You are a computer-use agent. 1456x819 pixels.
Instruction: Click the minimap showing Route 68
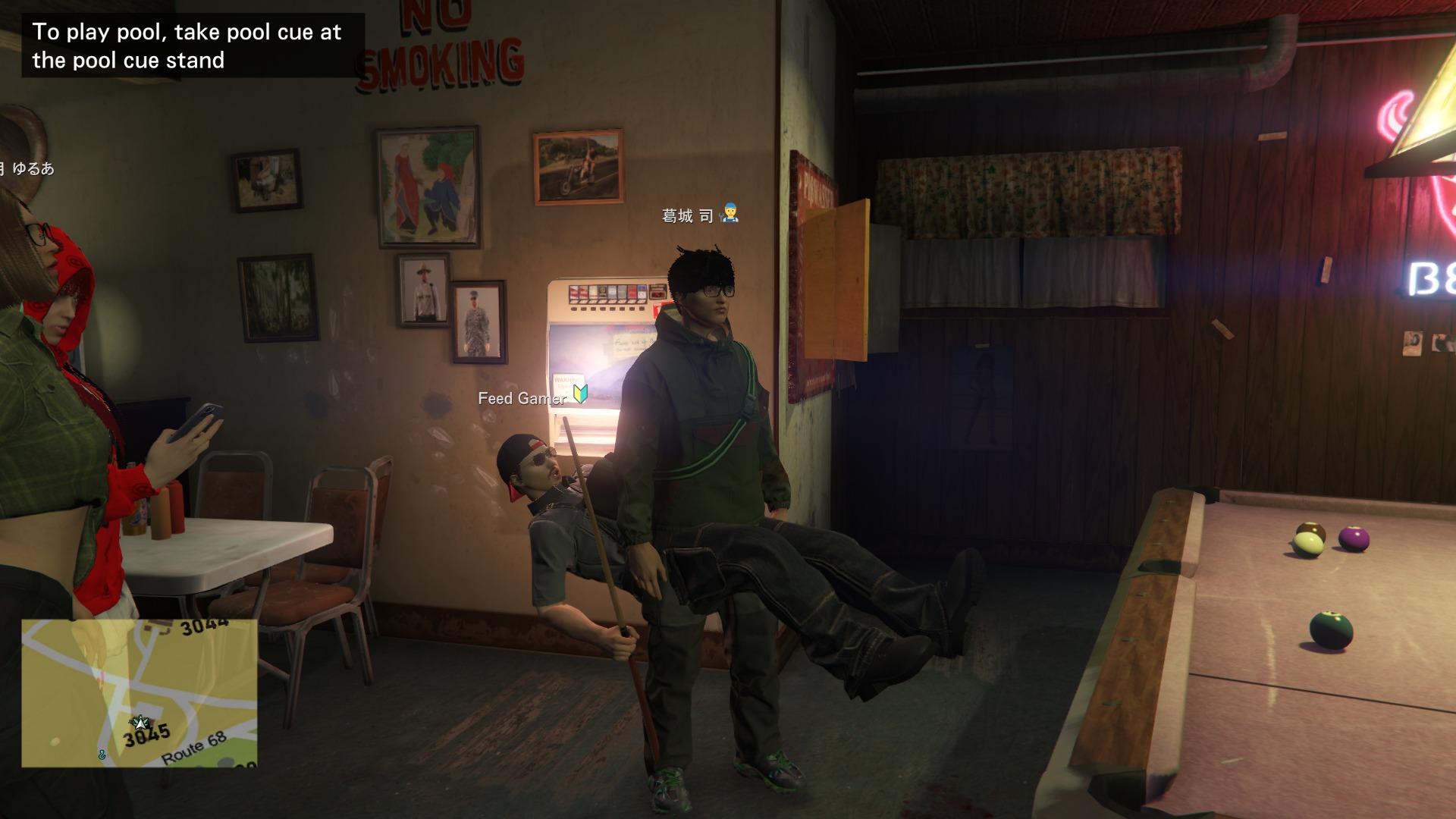tap(140, 693)
